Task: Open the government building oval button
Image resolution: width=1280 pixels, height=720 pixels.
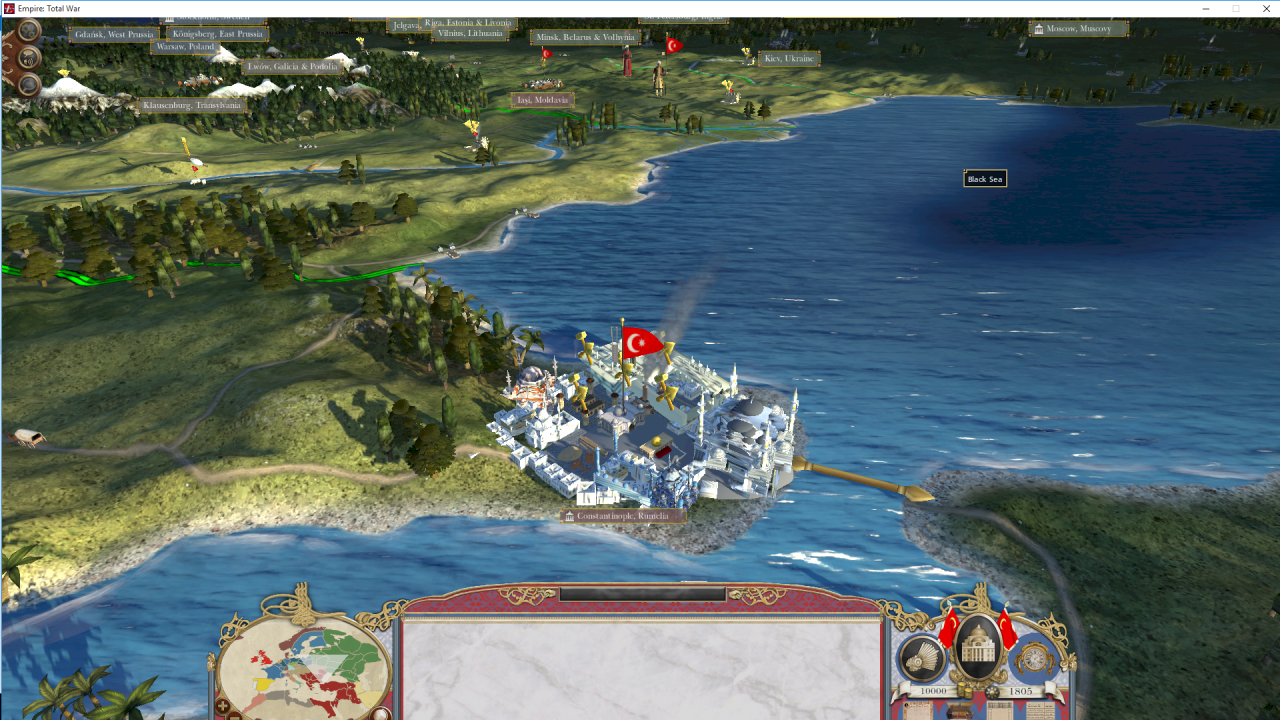Action: pos(979,650)
